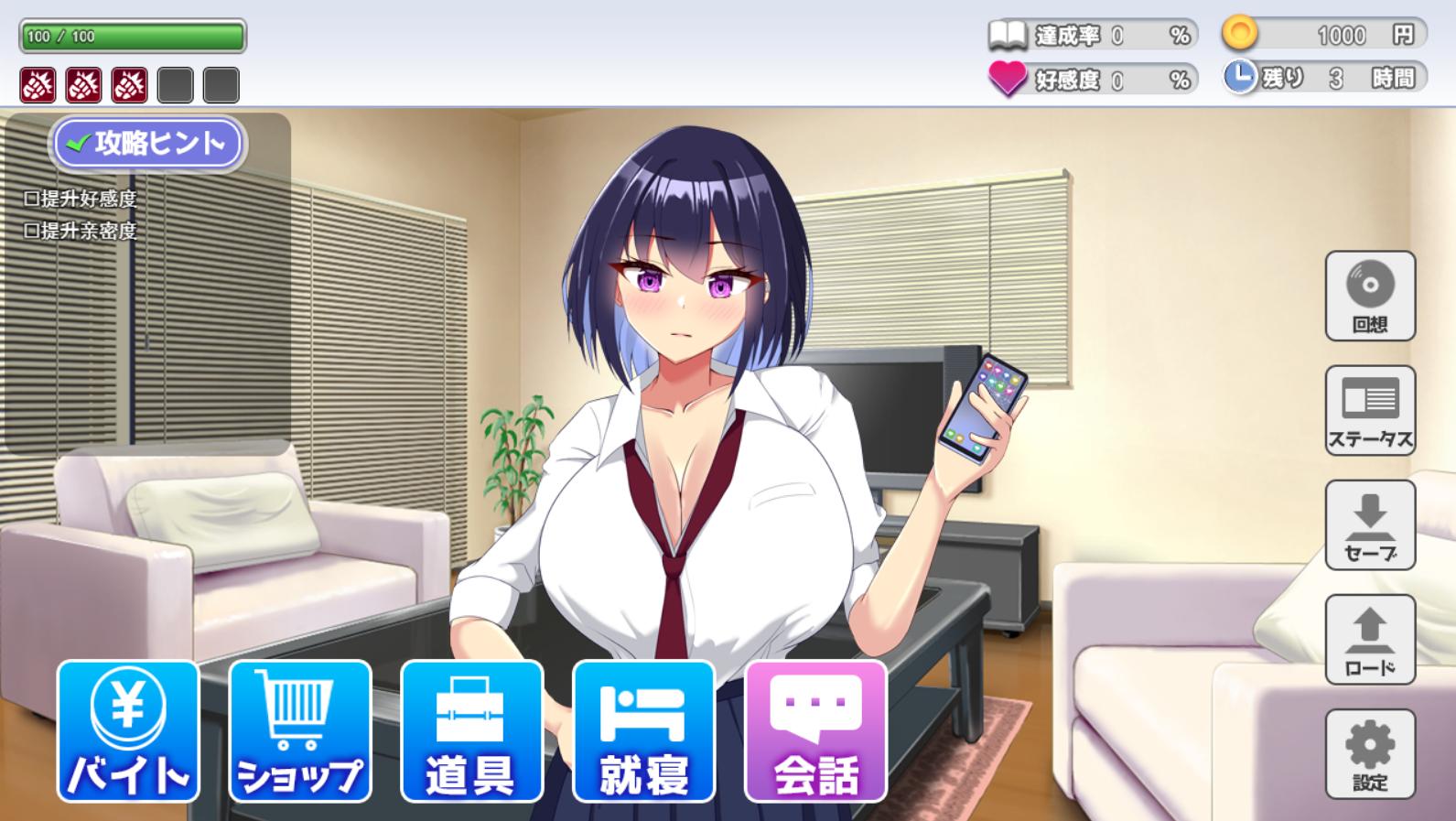Click the セーブ save button
This screenshot has width=1456, height=821.
click(x=1370, y=524)
